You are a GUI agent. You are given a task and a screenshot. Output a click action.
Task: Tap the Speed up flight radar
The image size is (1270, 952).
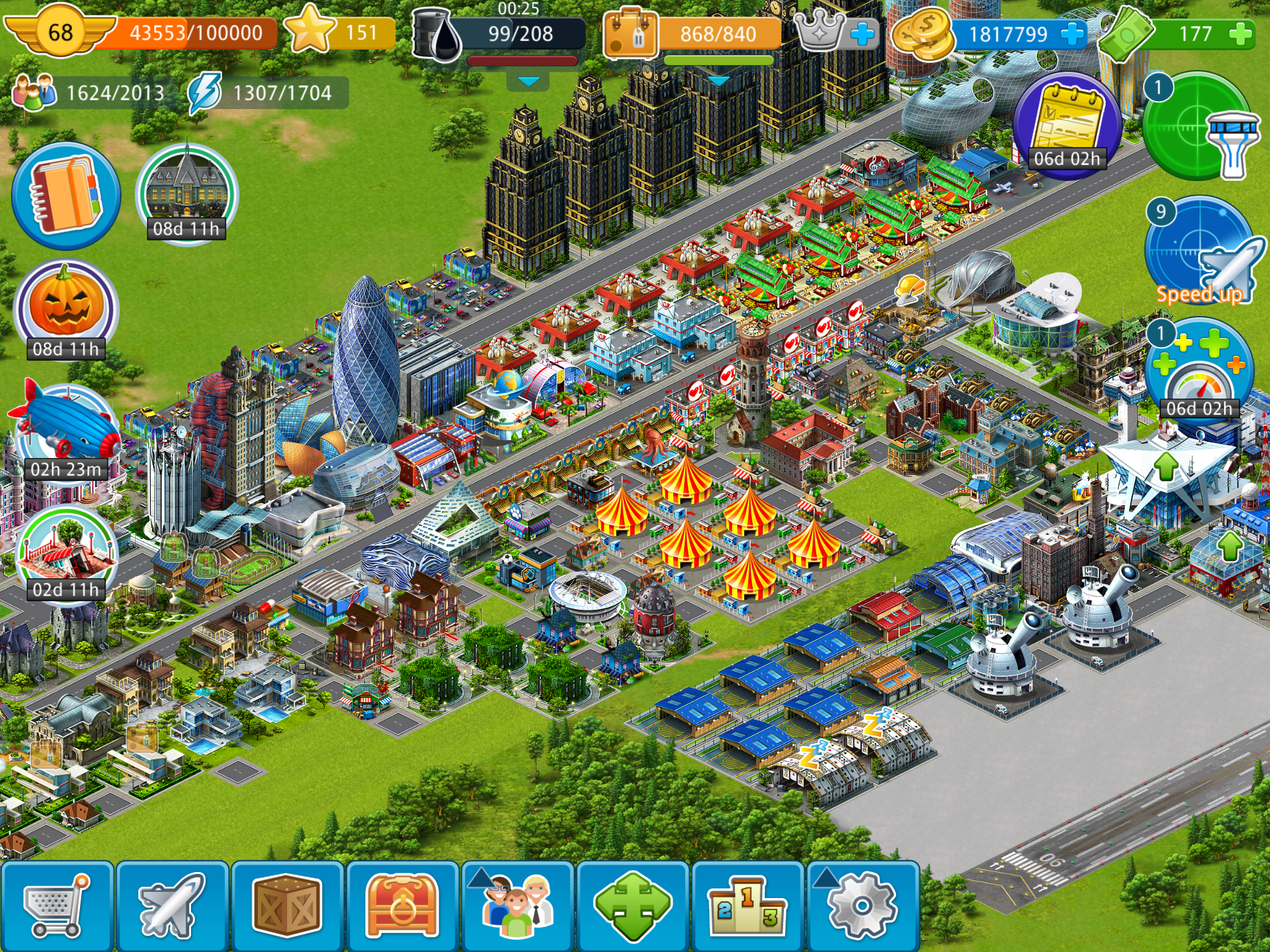[1199, 253]
